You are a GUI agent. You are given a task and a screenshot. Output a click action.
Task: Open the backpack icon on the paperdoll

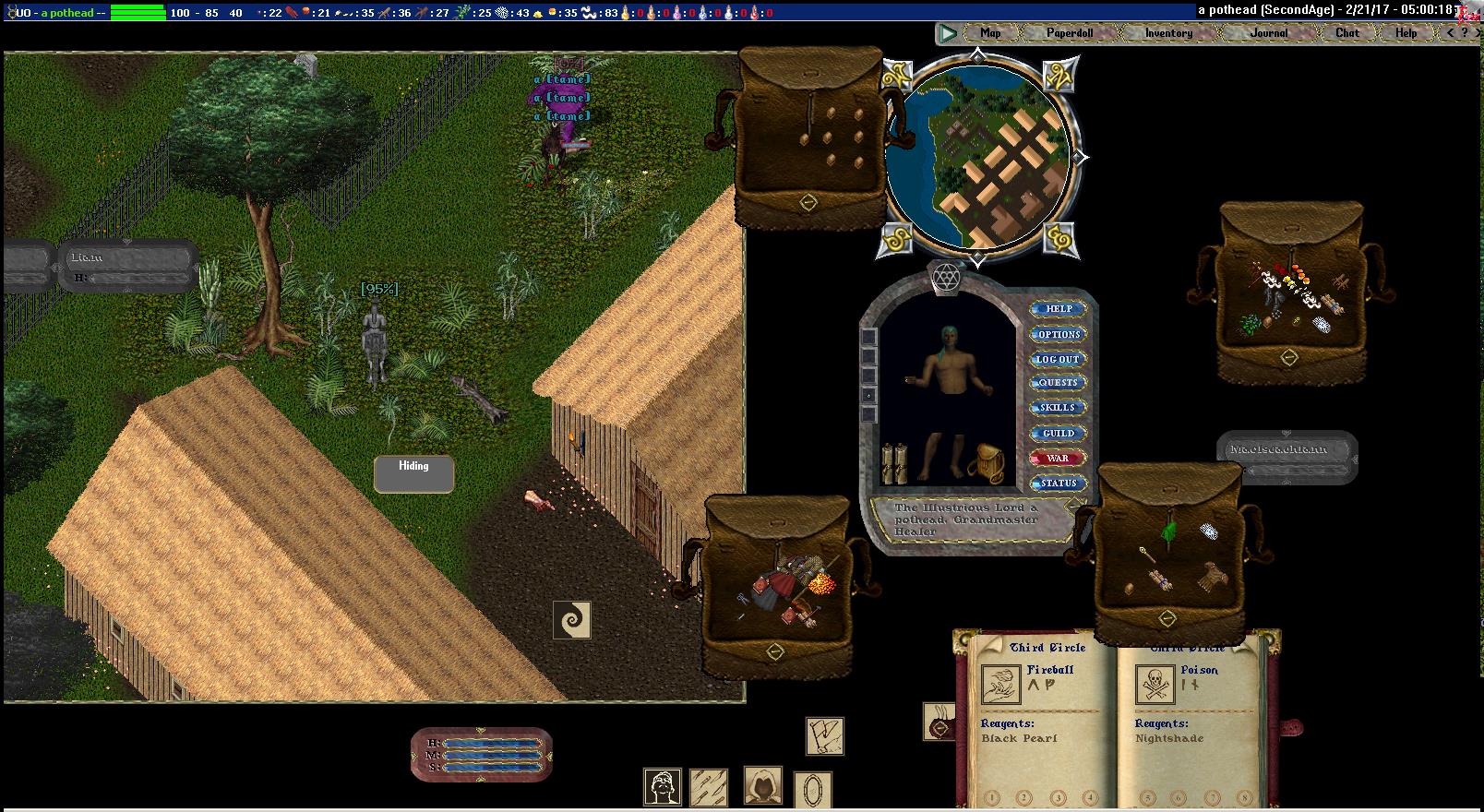coord(991,462)
